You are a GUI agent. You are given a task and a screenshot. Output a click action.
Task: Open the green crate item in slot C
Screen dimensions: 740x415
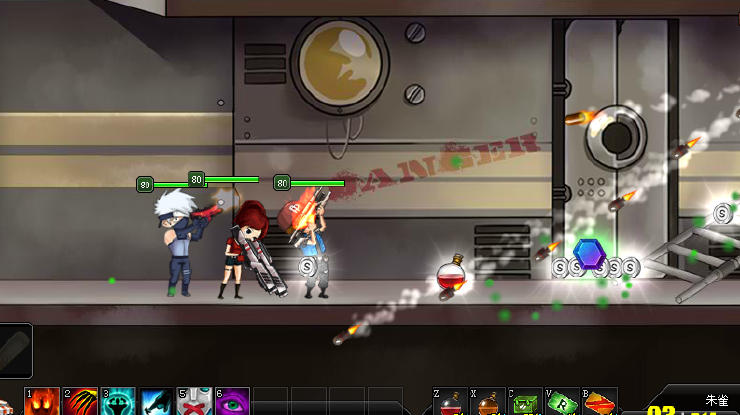coord(526,404)
